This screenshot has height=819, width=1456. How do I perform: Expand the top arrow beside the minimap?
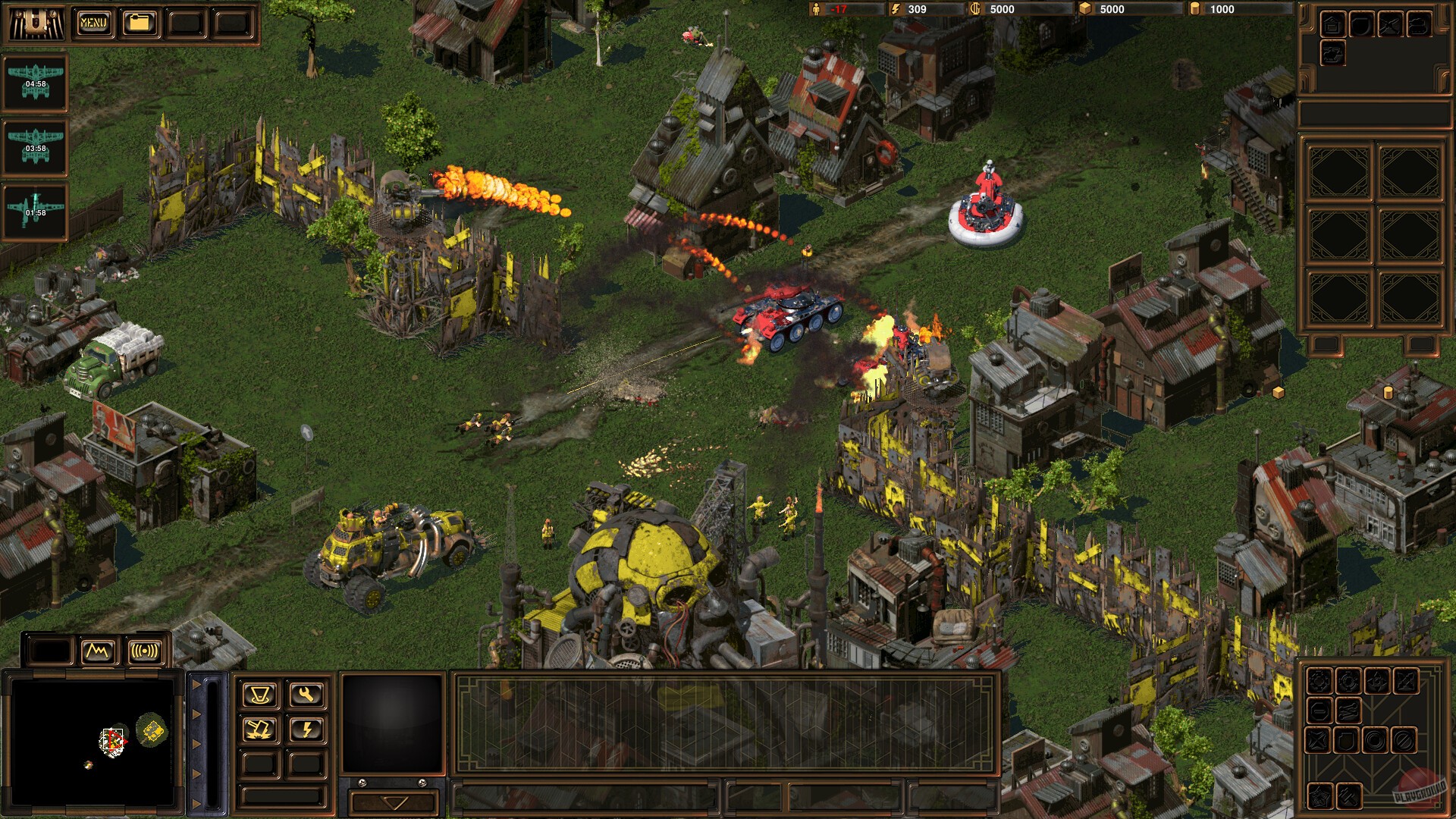(196, 685)
